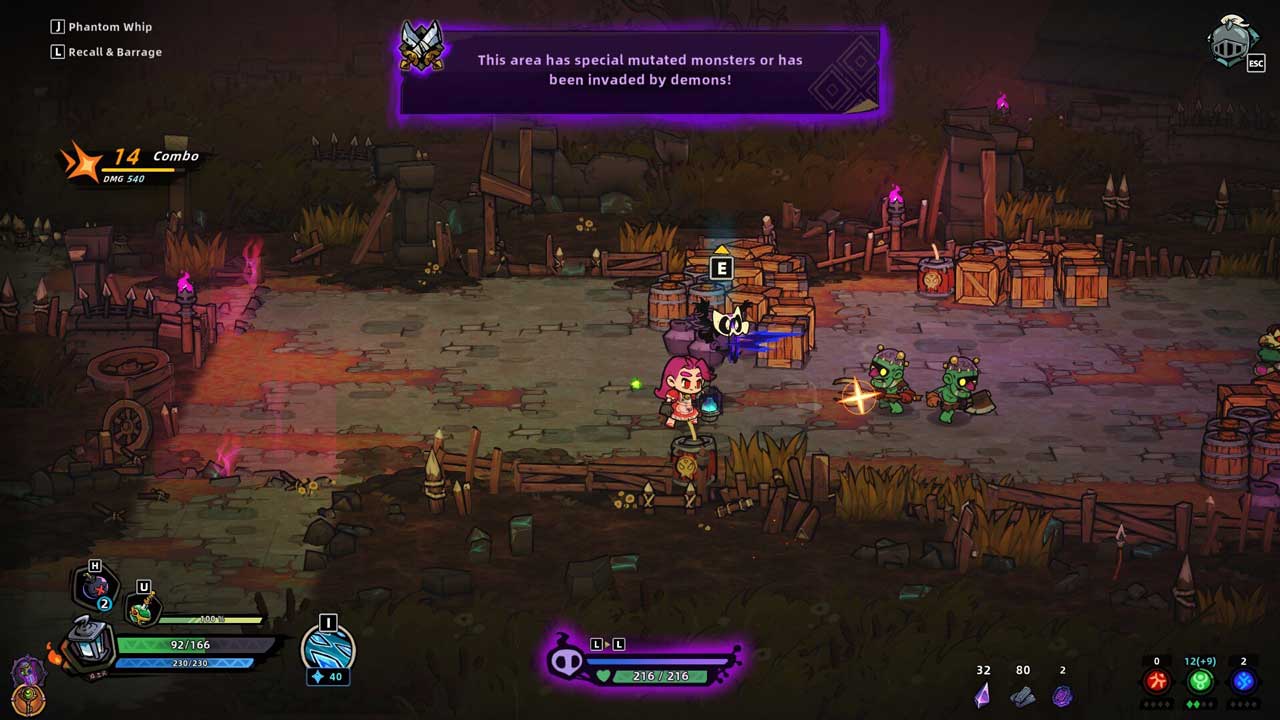Click the purple coin currency icon

point(1062,695)
